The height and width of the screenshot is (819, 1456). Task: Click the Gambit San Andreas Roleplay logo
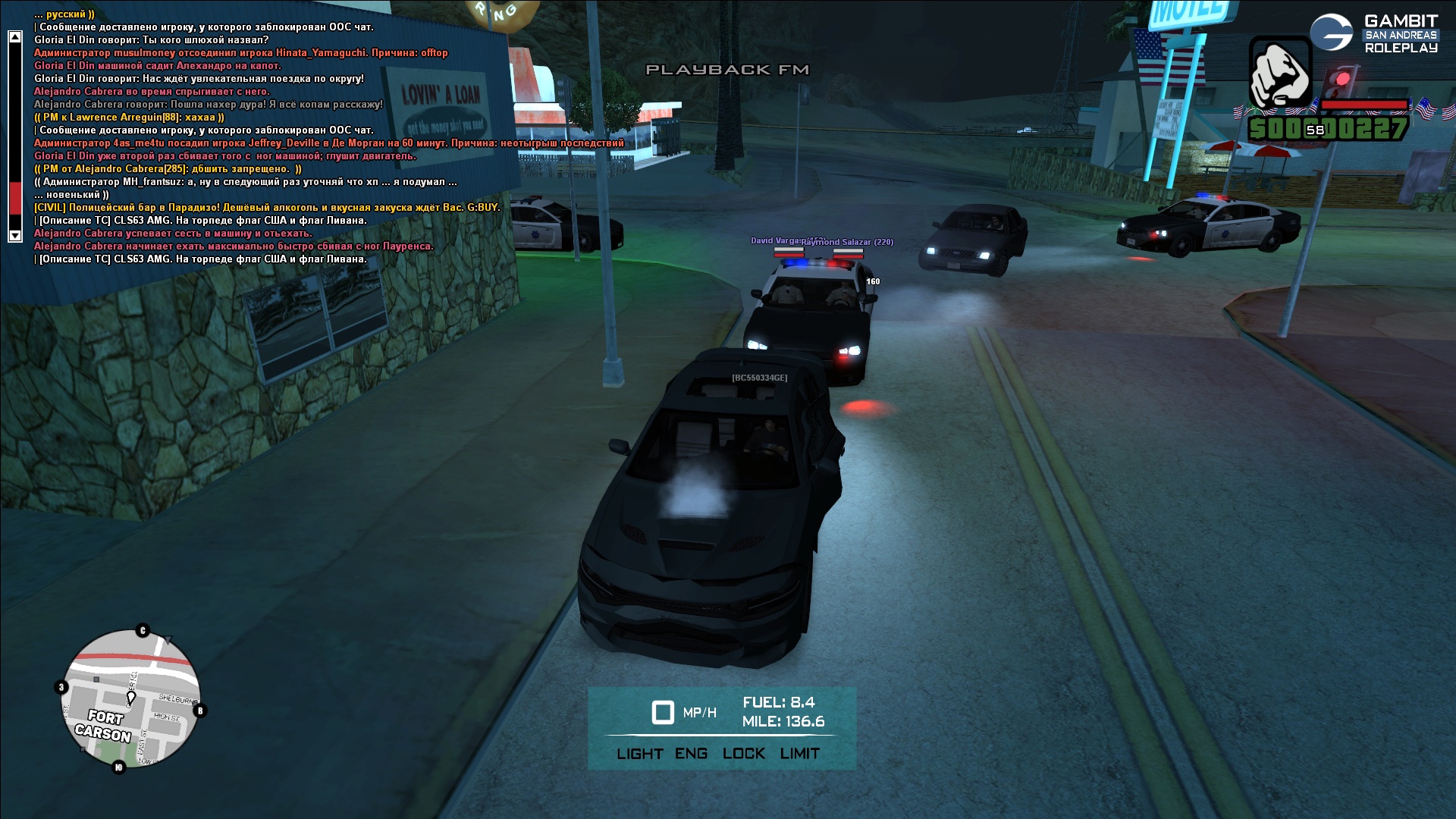(1373, 33)
